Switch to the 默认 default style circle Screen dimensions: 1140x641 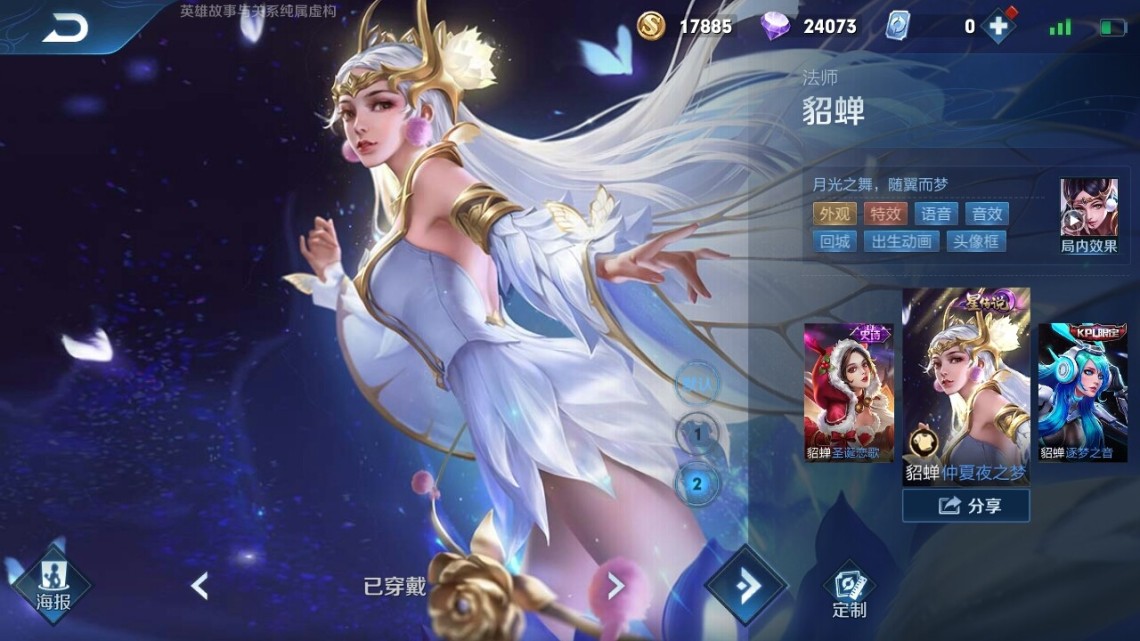pos(696,382)
